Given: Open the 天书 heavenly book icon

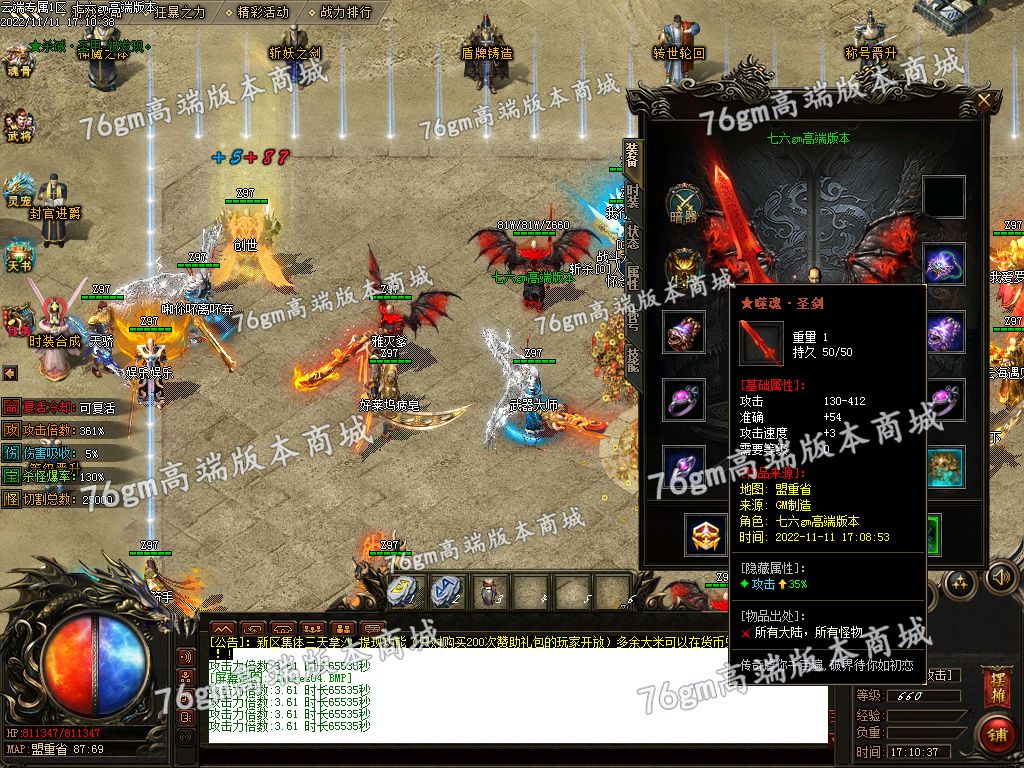Looking at the screenshot, I should (x=19, y=254).
